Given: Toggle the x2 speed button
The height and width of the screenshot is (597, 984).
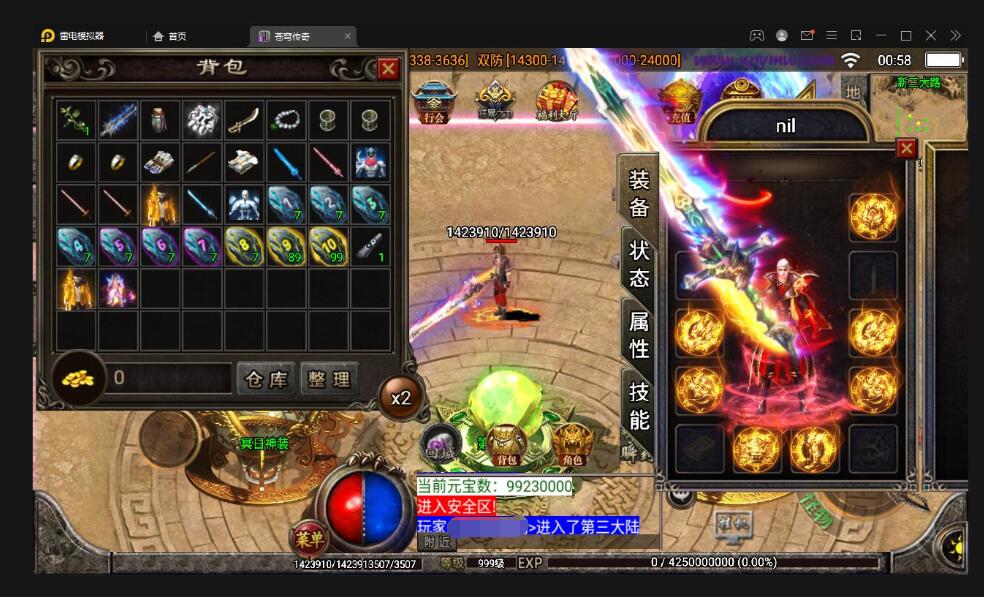Looking at the screenshot, I should (x=401, y=398).
